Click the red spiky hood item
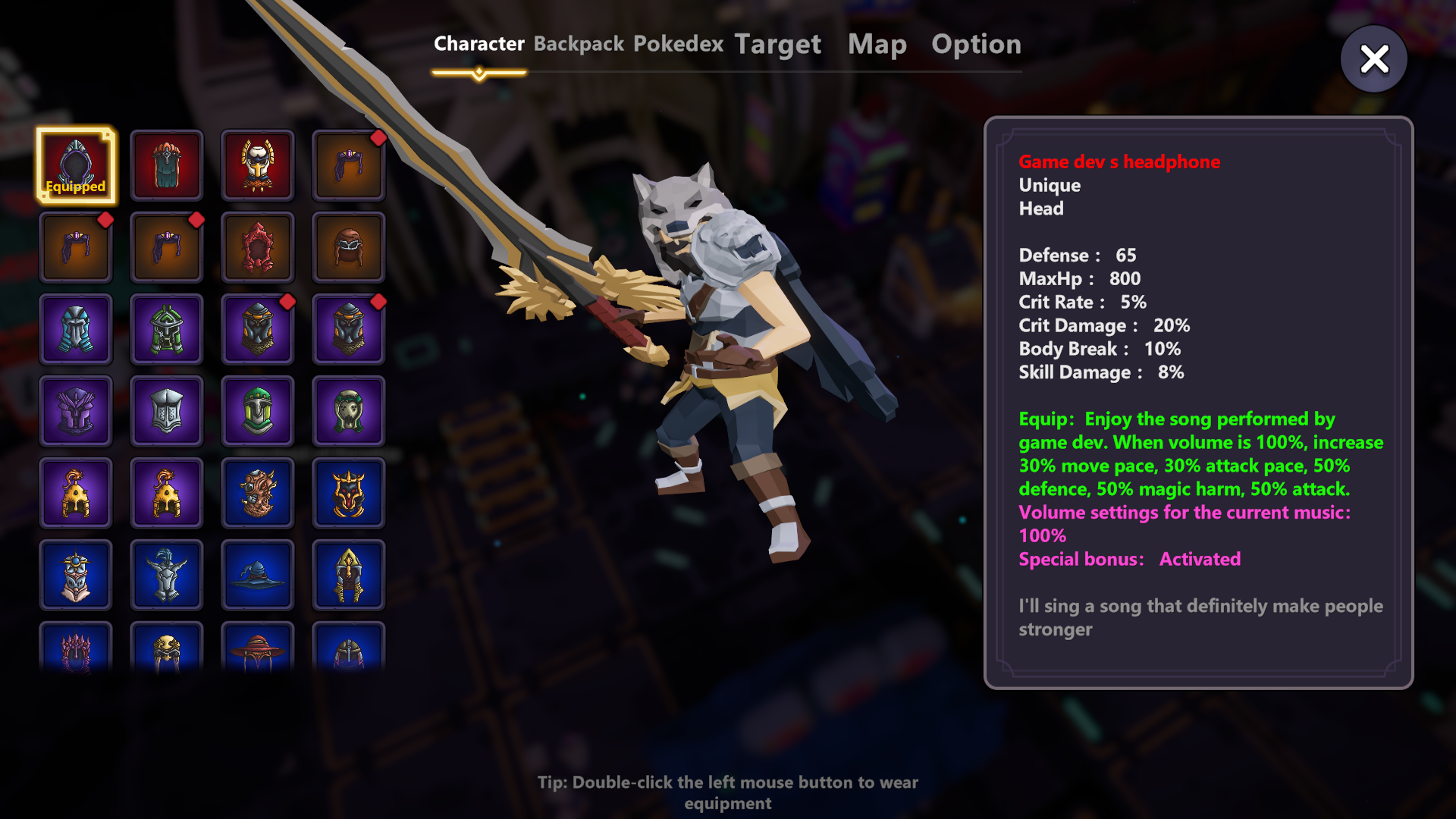 click(258, 246)
